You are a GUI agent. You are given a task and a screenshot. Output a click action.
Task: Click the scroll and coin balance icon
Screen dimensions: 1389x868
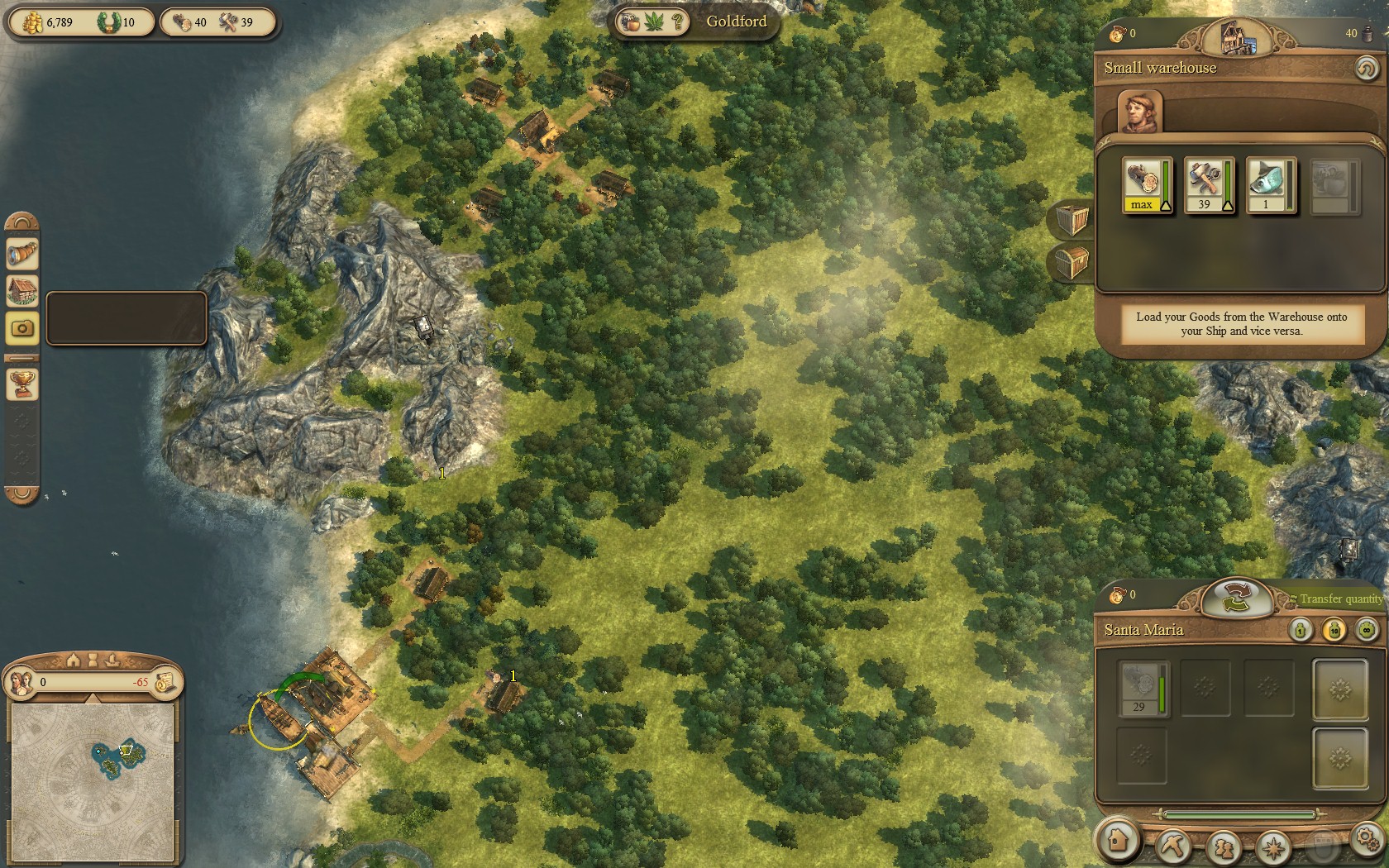(x=165, y=681)
